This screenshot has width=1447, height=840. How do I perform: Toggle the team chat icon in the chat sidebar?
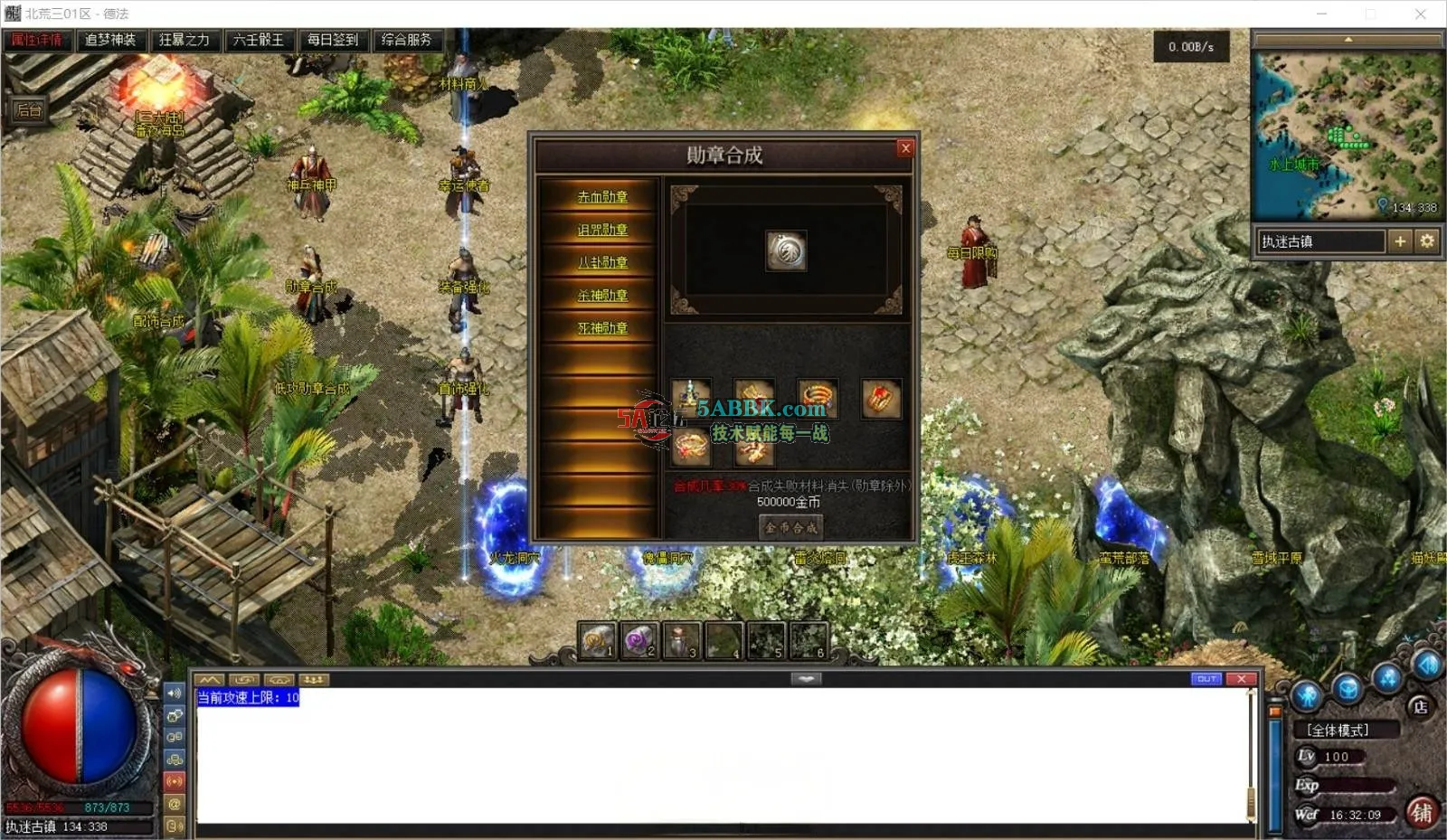point(175,760)
